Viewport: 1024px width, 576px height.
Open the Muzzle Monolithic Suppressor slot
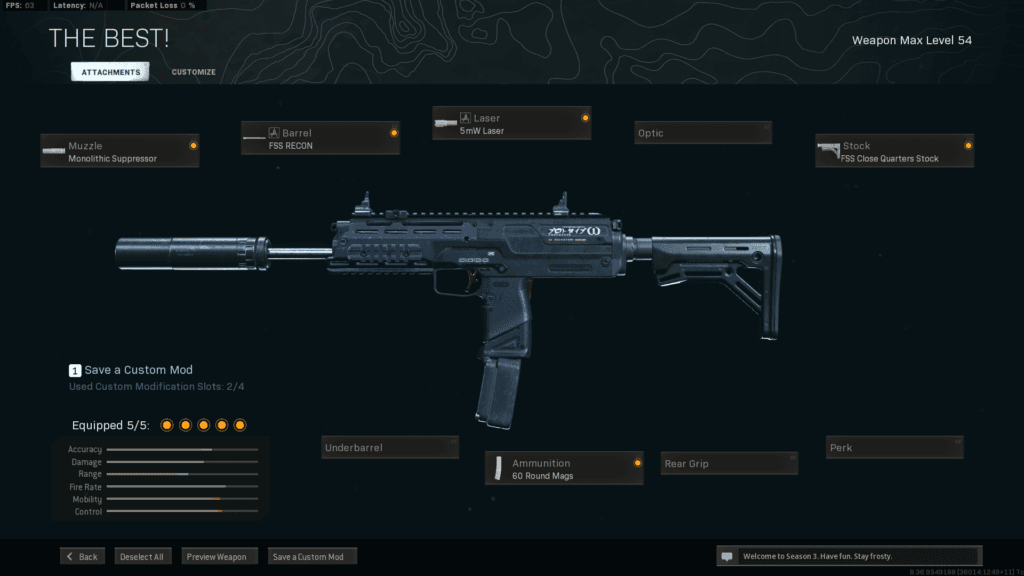(x=120, y=151)
